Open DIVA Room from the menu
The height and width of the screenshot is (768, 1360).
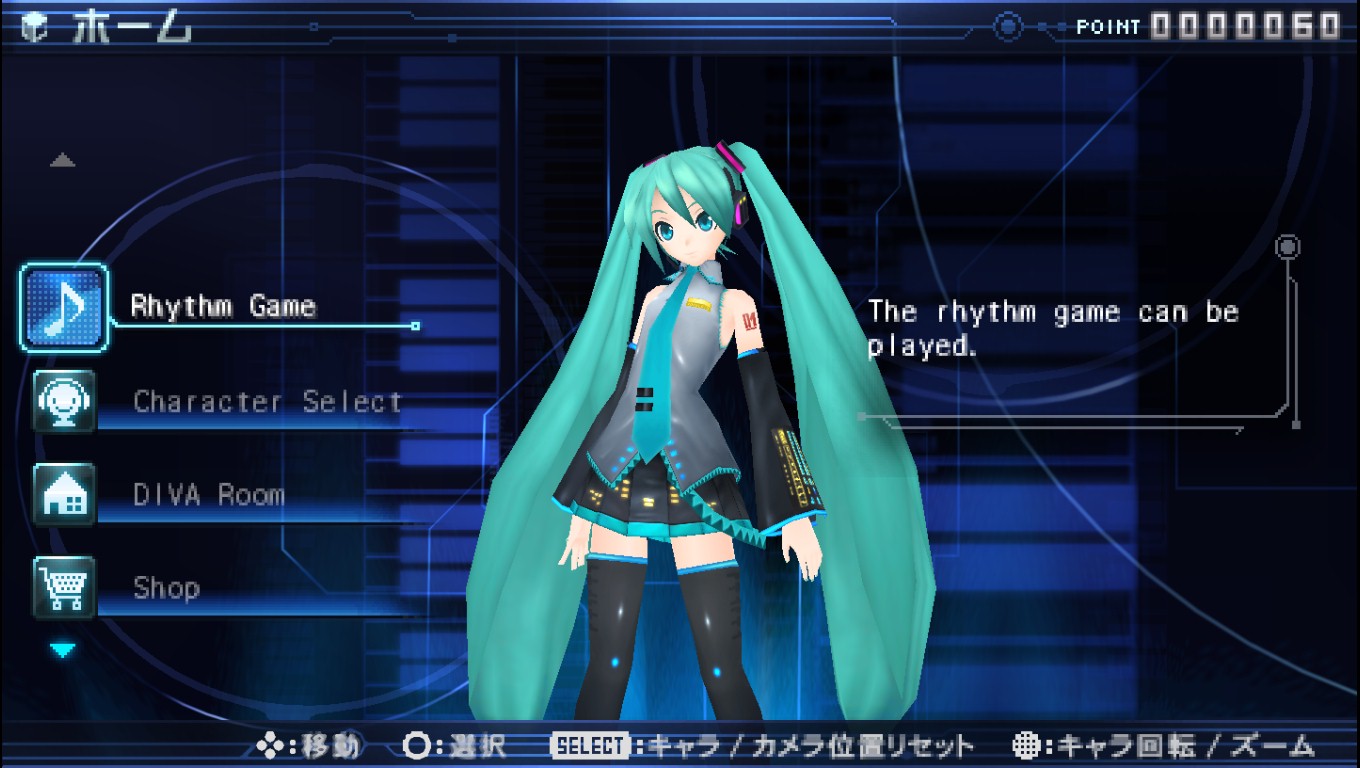pos(210,495)
